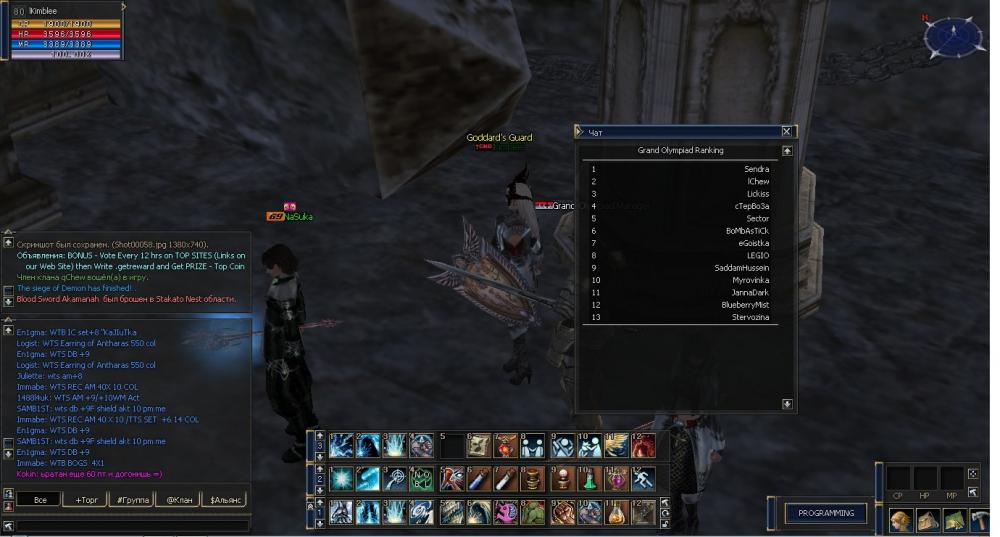Select Sendra in the Olympiad ranking list
Viewport: 1000px width, 537px height.
pos(756,169)
